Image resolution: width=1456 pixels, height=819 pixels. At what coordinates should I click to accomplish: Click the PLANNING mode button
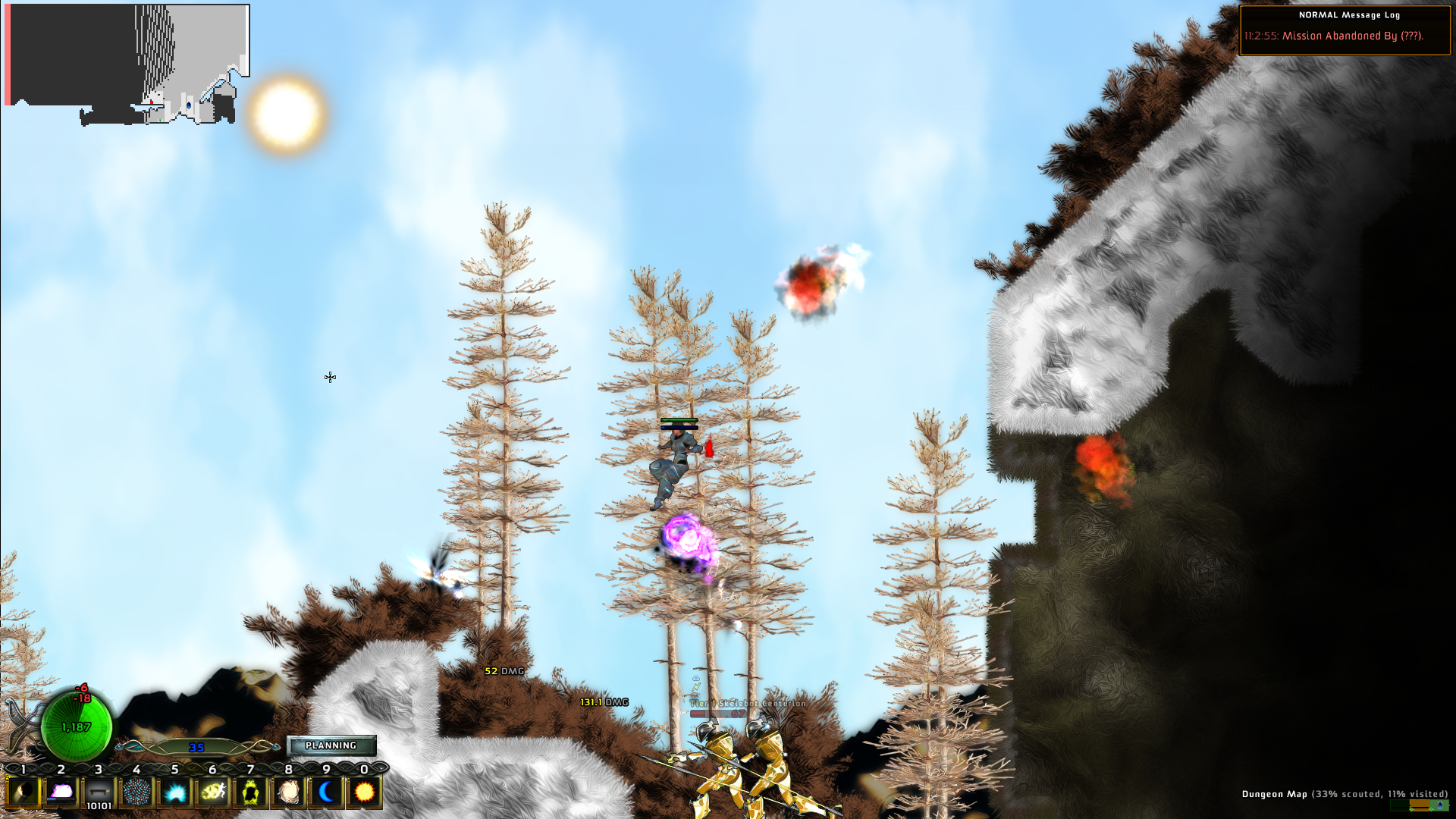[331, 745]
